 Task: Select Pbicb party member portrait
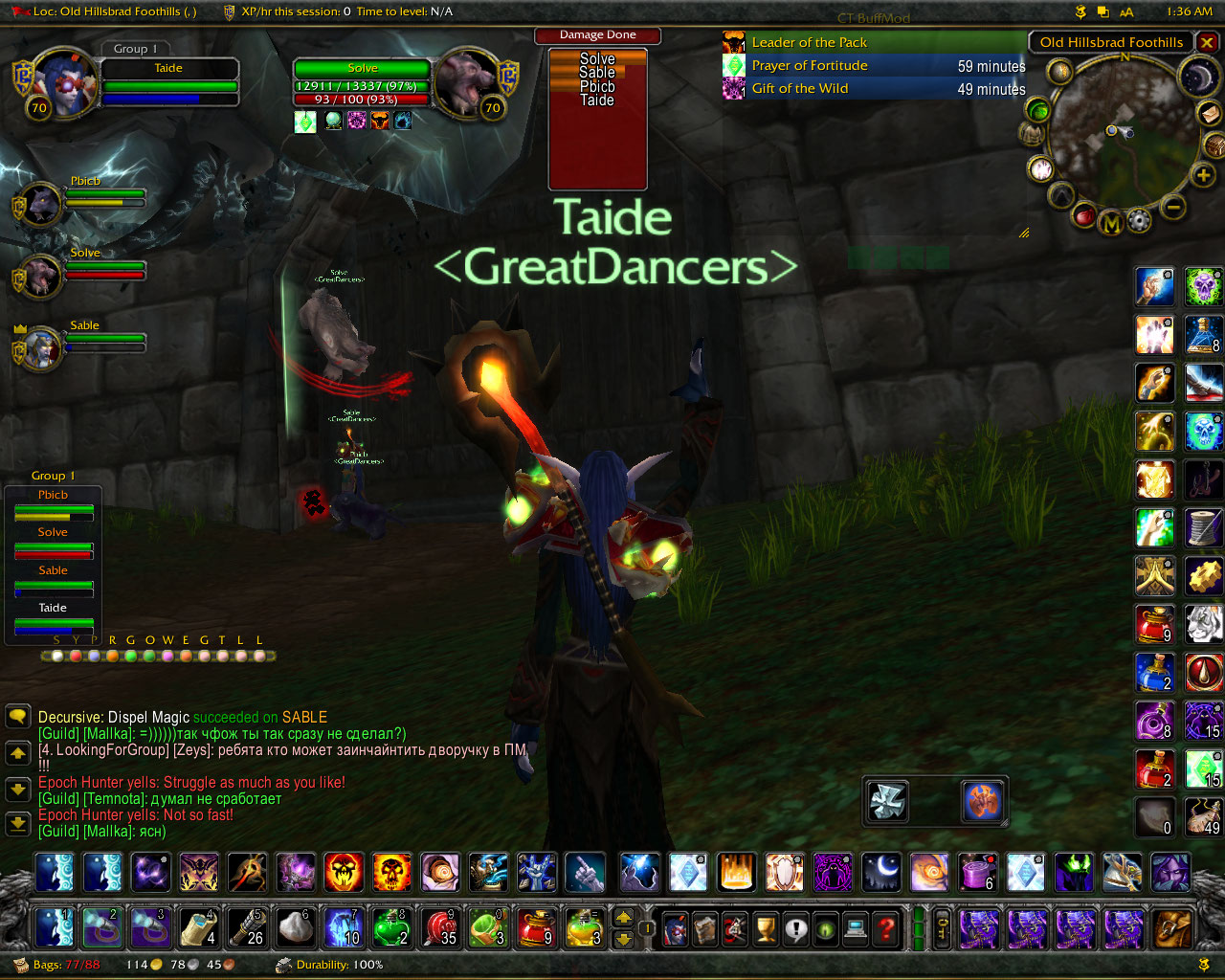click(x=40, y=204)
